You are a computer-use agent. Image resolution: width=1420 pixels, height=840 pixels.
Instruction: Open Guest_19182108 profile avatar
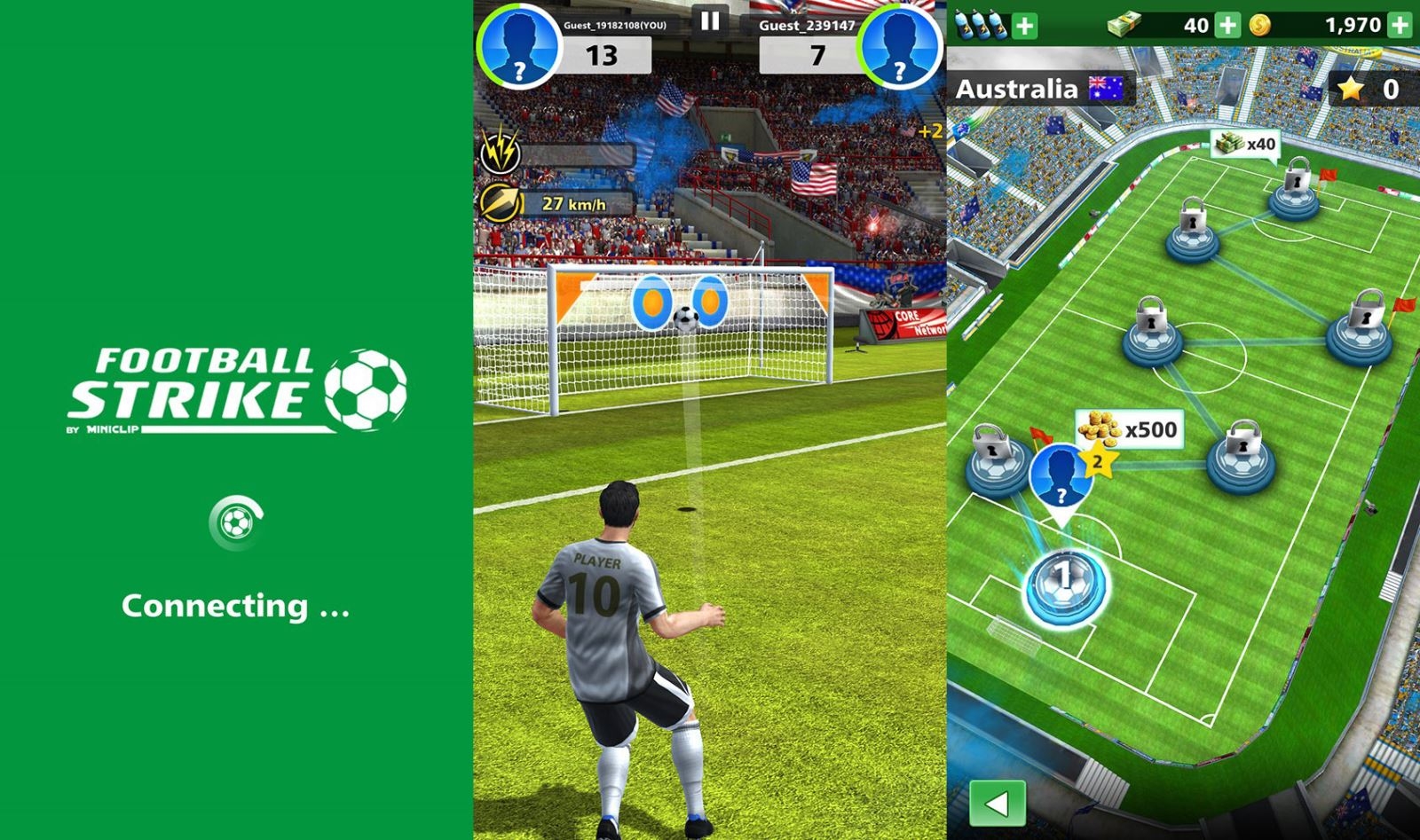tap(520, 43)
